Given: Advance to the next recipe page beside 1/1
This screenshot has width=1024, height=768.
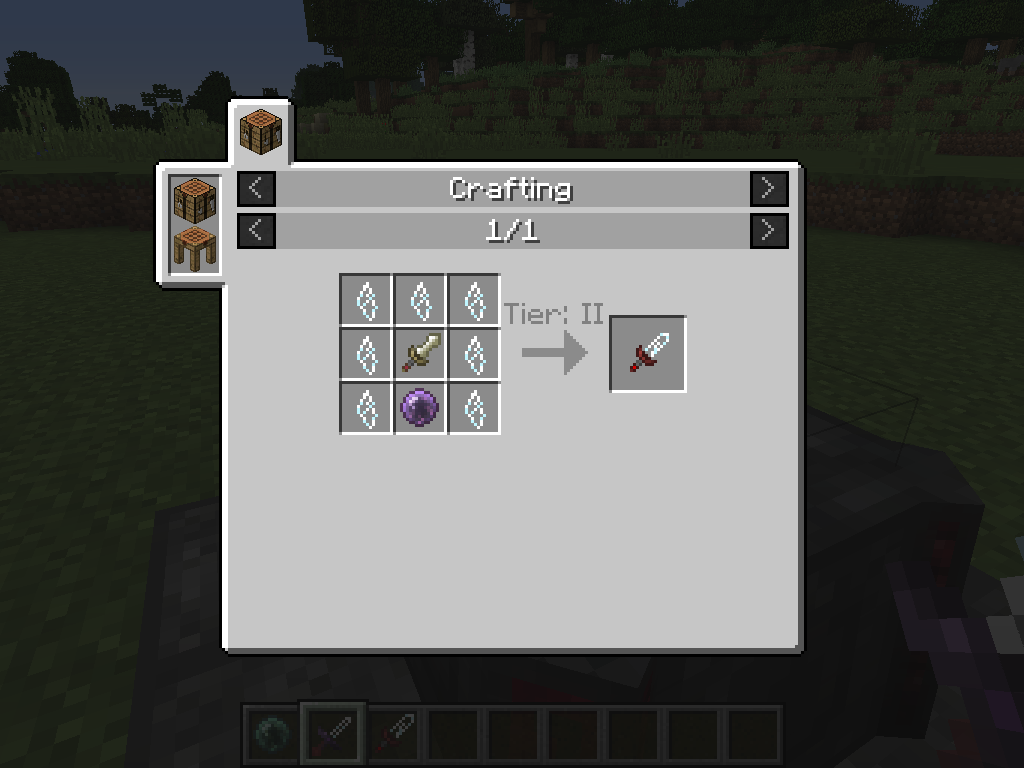Looking at the screenshot, I should point(769,231).
